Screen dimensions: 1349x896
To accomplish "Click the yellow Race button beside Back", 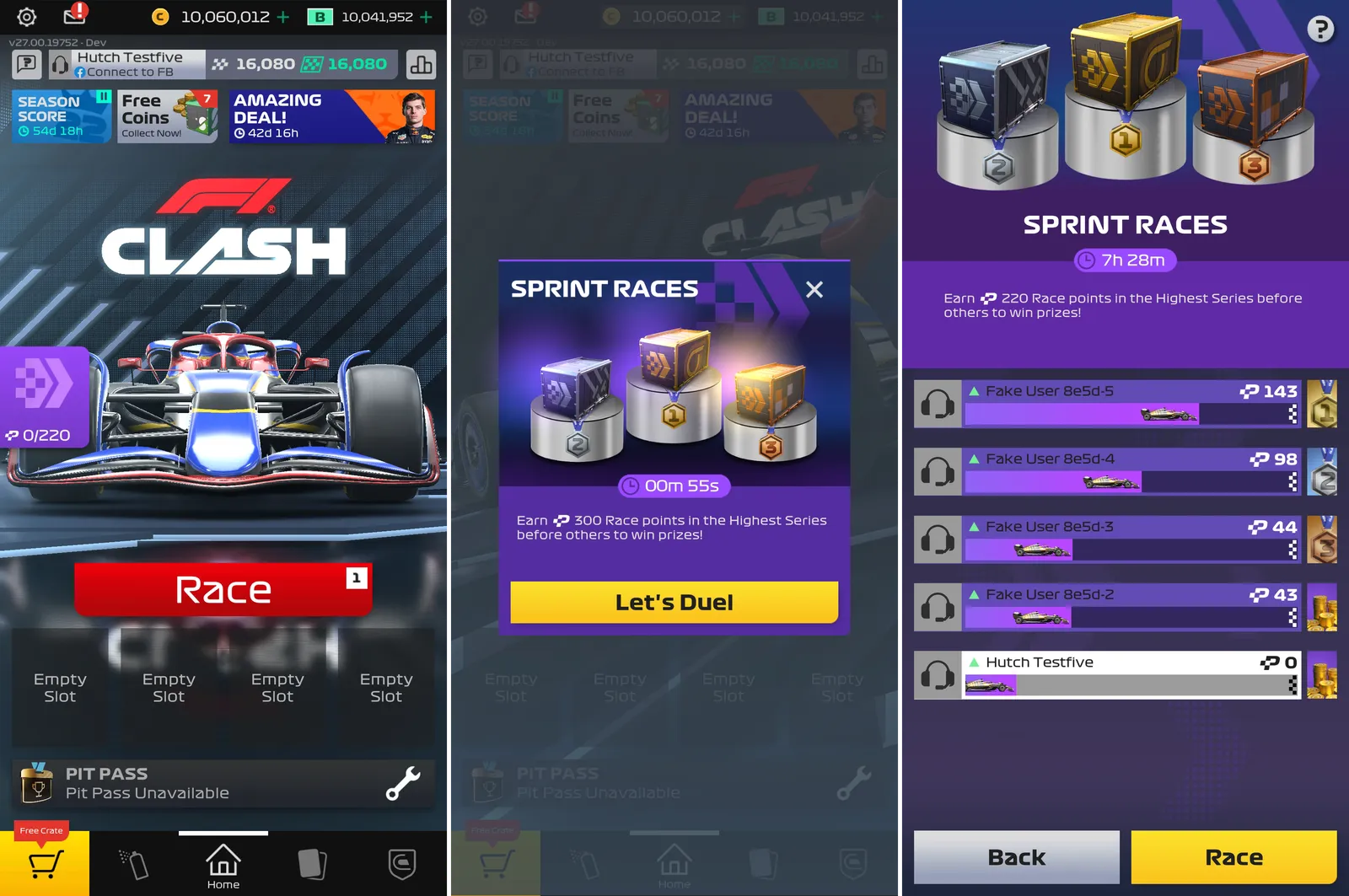I will pyautogui.click(x=1233, y=857).
